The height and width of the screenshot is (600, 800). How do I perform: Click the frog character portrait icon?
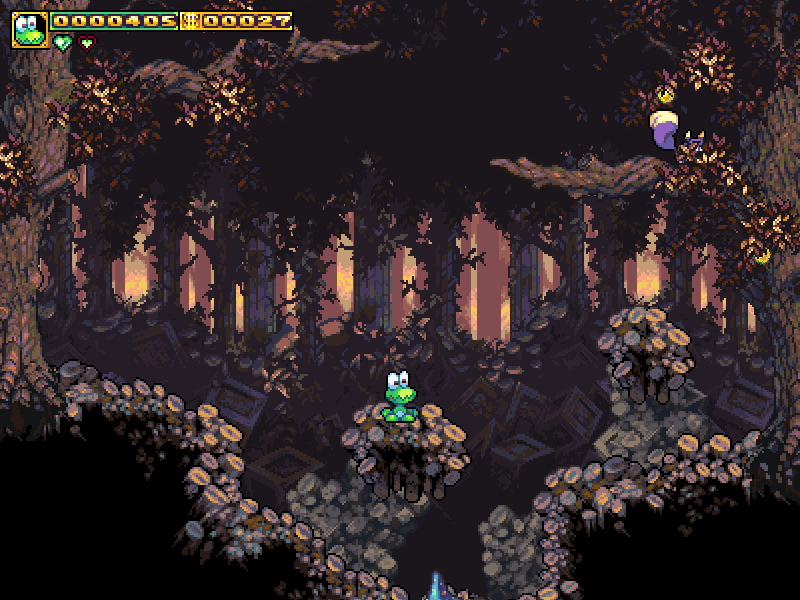point(30,30)
